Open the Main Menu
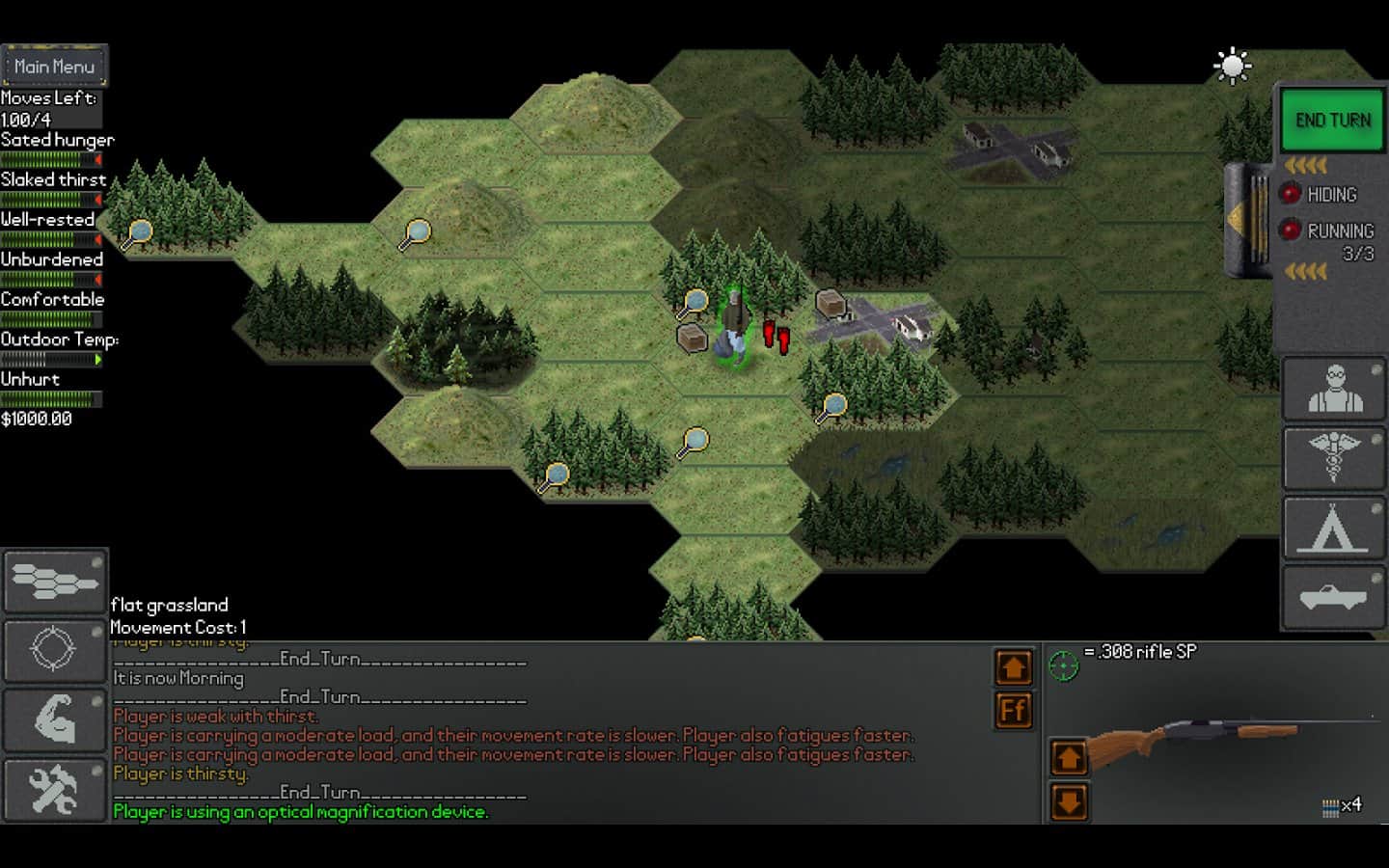 [x=54, y=67]
